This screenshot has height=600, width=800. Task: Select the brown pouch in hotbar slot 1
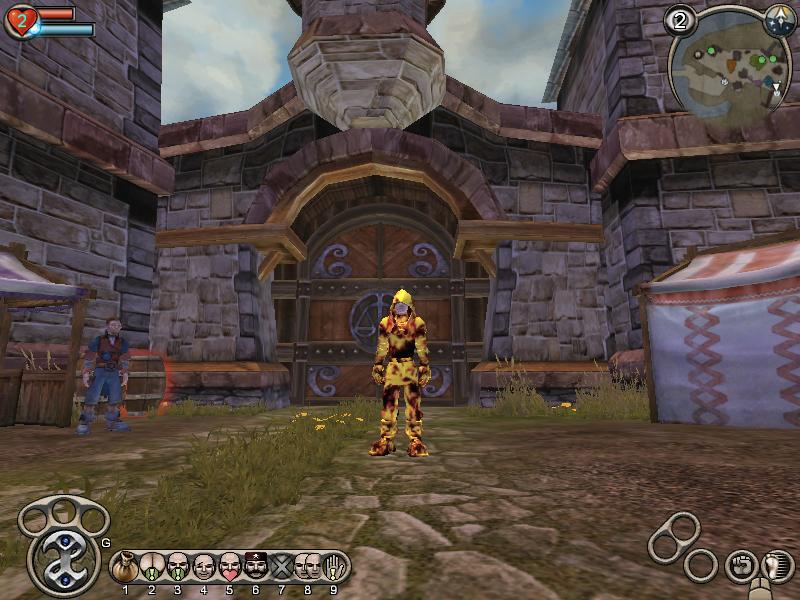click(126, 567)
